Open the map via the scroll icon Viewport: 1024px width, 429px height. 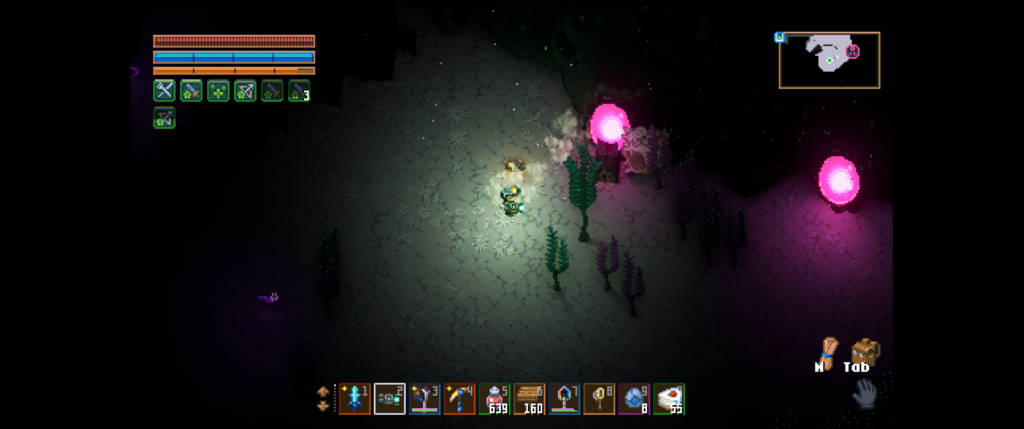825,350
